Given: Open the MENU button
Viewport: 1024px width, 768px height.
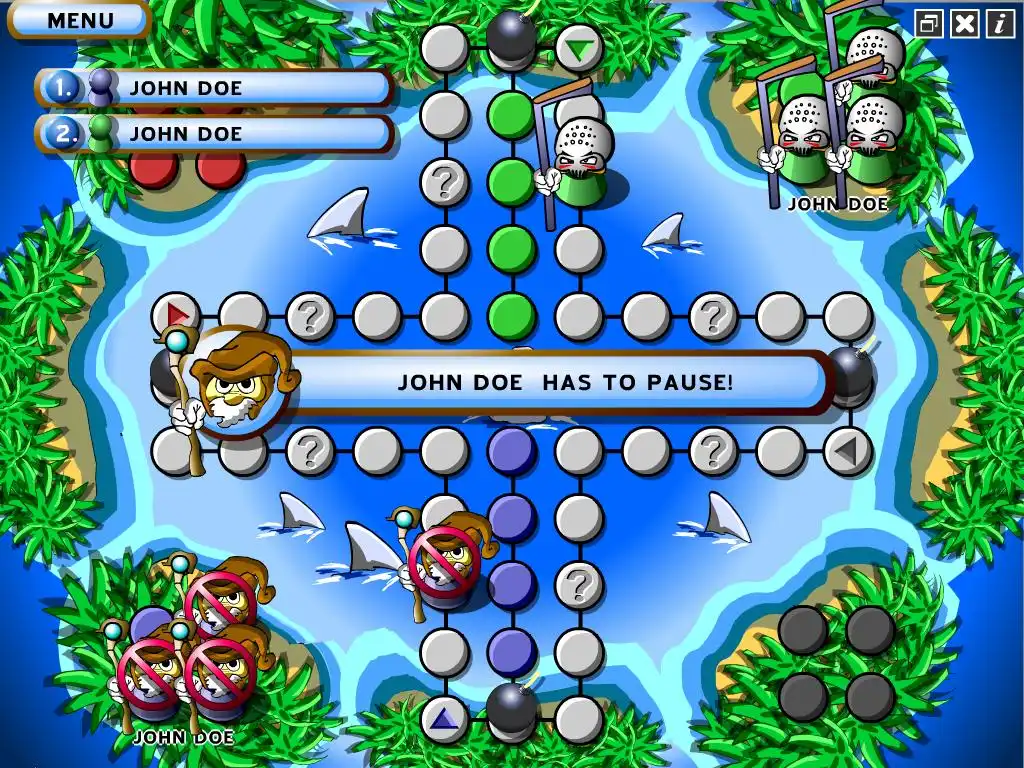Looking at the screenshot, I should coord(80,19).
